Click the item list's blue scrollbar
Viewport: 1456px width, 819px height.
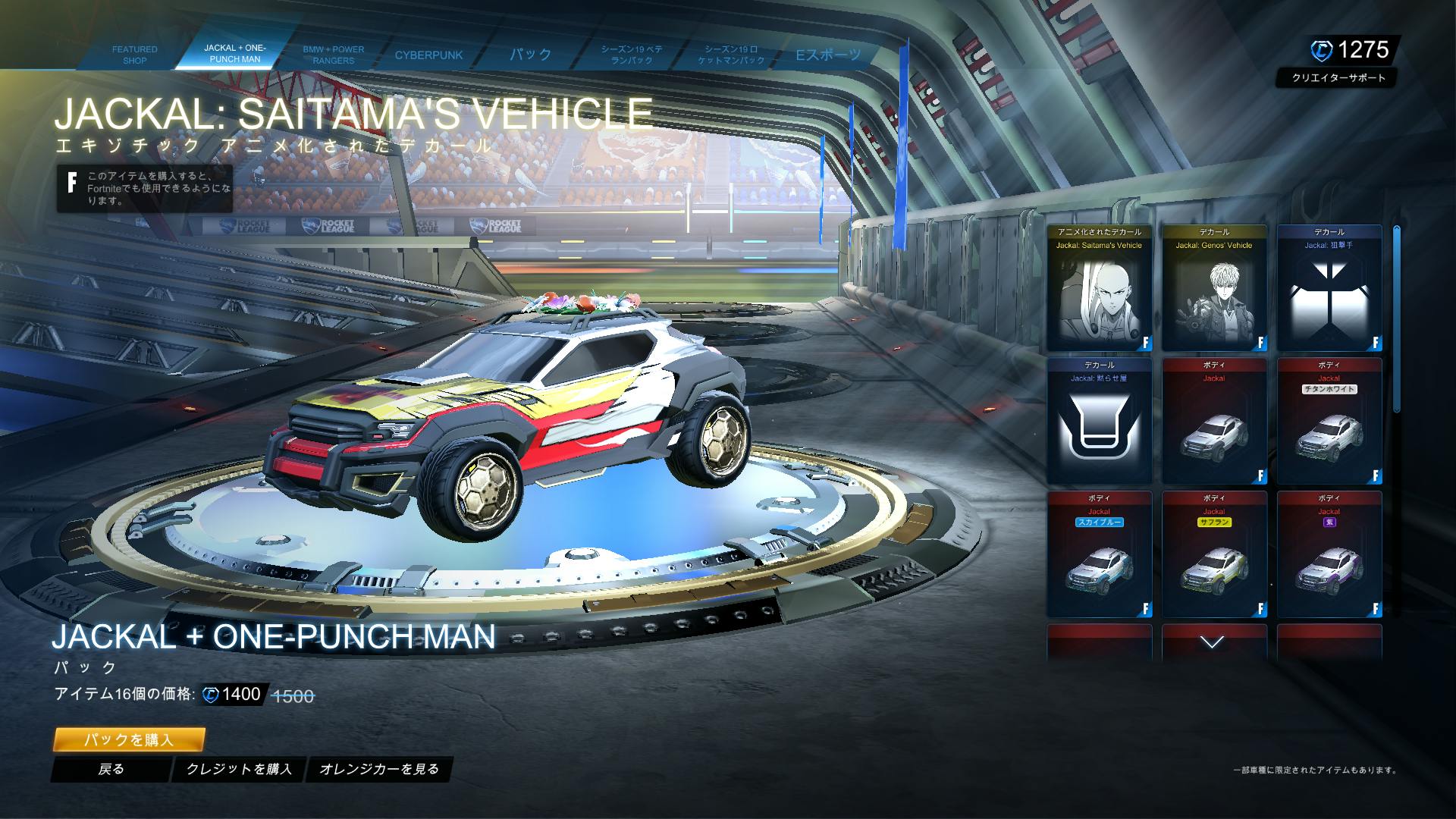pos(1396,318)
